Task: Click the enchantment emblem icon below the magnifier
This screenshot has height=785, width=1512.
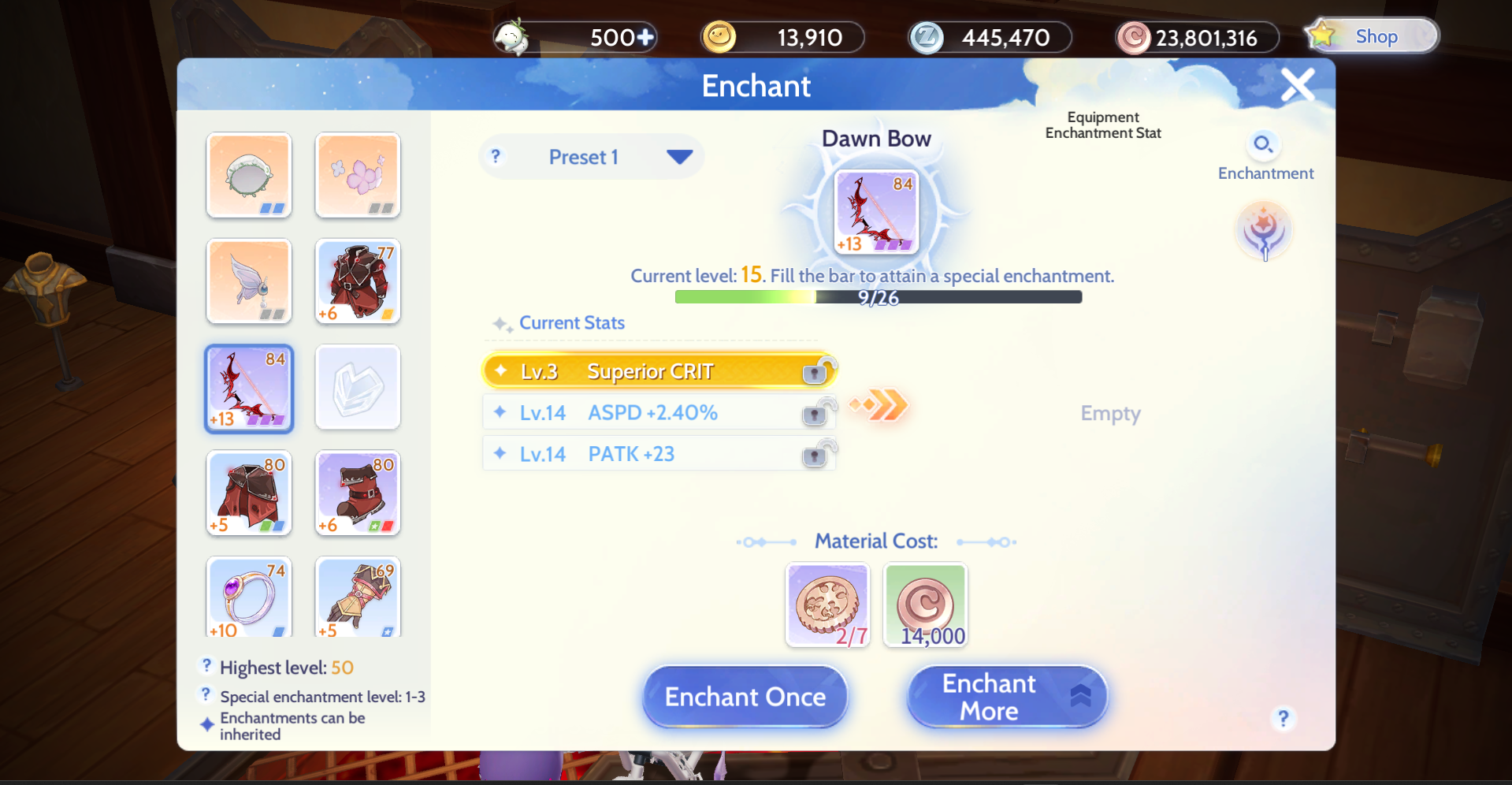Action: tap(1264, 230)
